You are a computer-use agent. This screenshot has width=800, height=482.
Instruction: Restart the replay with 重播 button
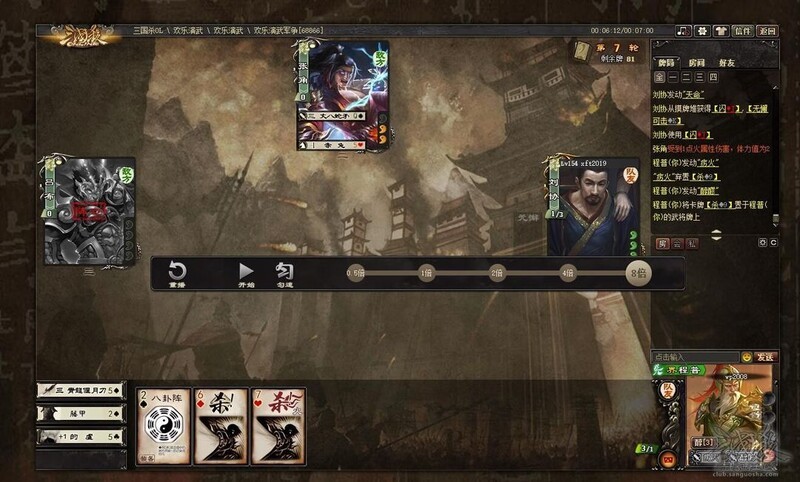177,273
